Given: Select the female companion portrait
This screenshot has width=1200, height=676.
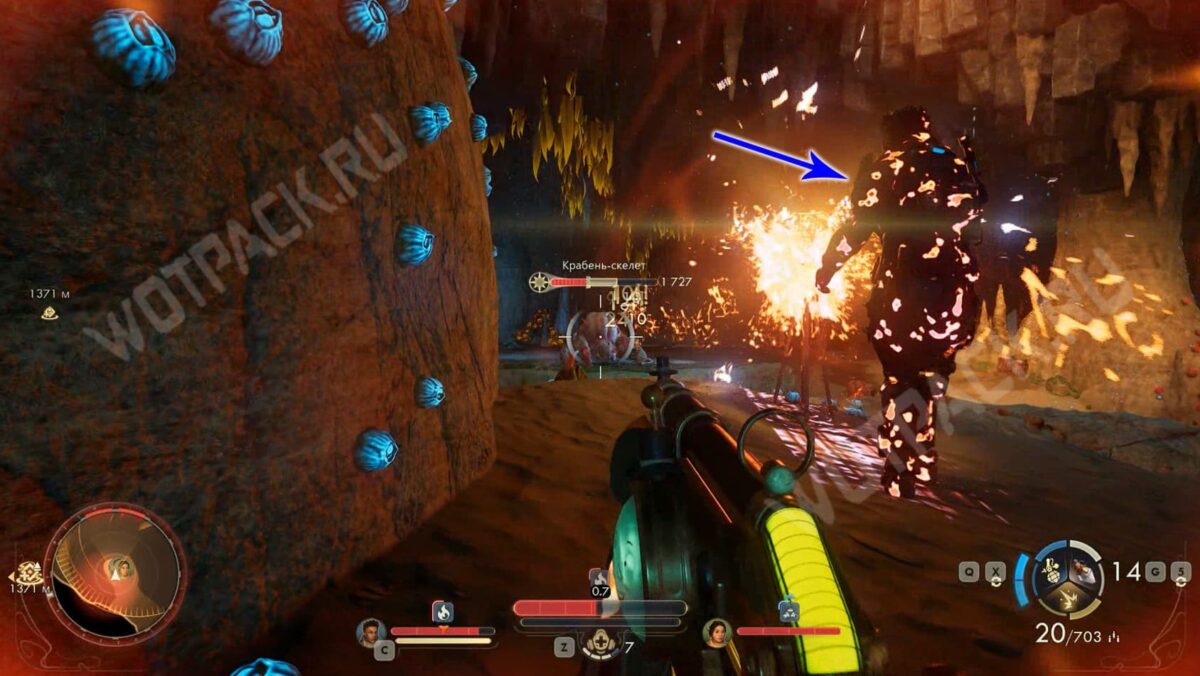Looking at the screenshot, I should click(x=716, y=632).
